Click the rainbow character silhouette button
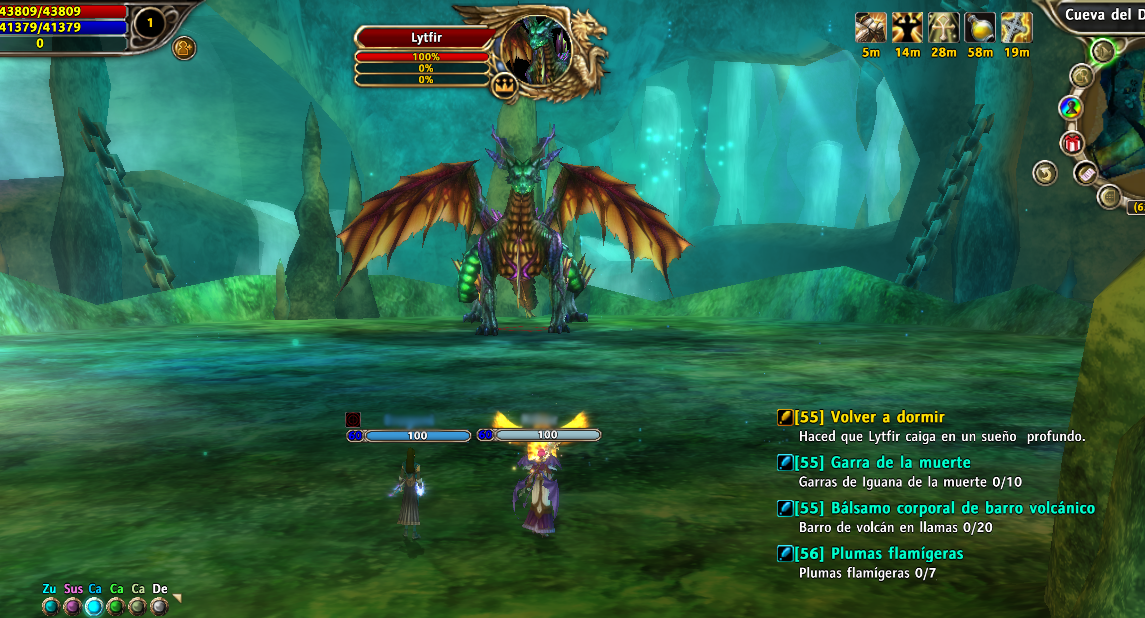The width and height of the screenshot is (1145, 618). (1070, 108)
